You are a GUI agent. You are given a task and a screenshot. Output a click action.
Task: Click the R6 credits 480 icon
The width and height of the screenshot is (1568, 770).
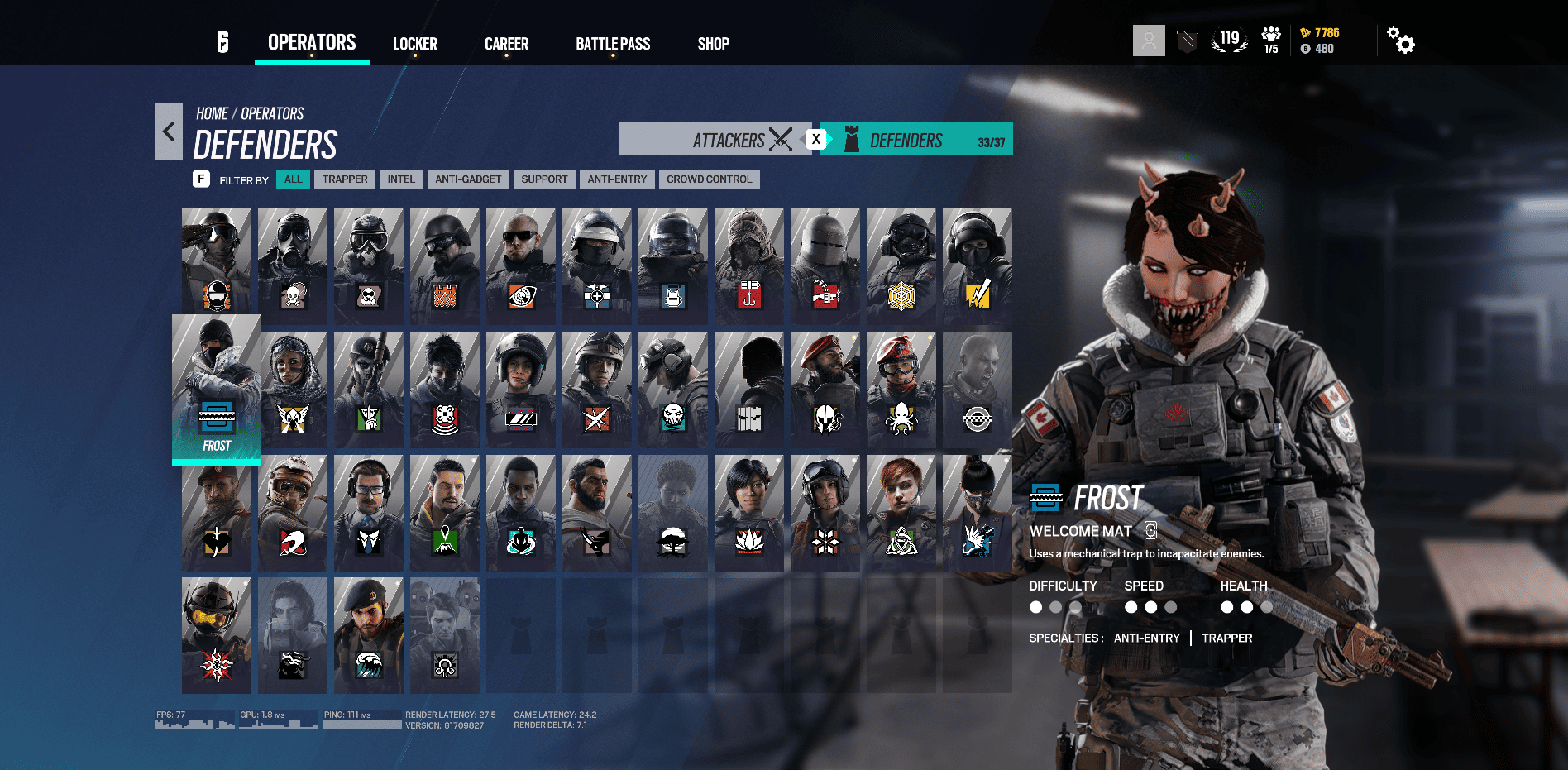pyautogui.click(x=1305, y=49)
